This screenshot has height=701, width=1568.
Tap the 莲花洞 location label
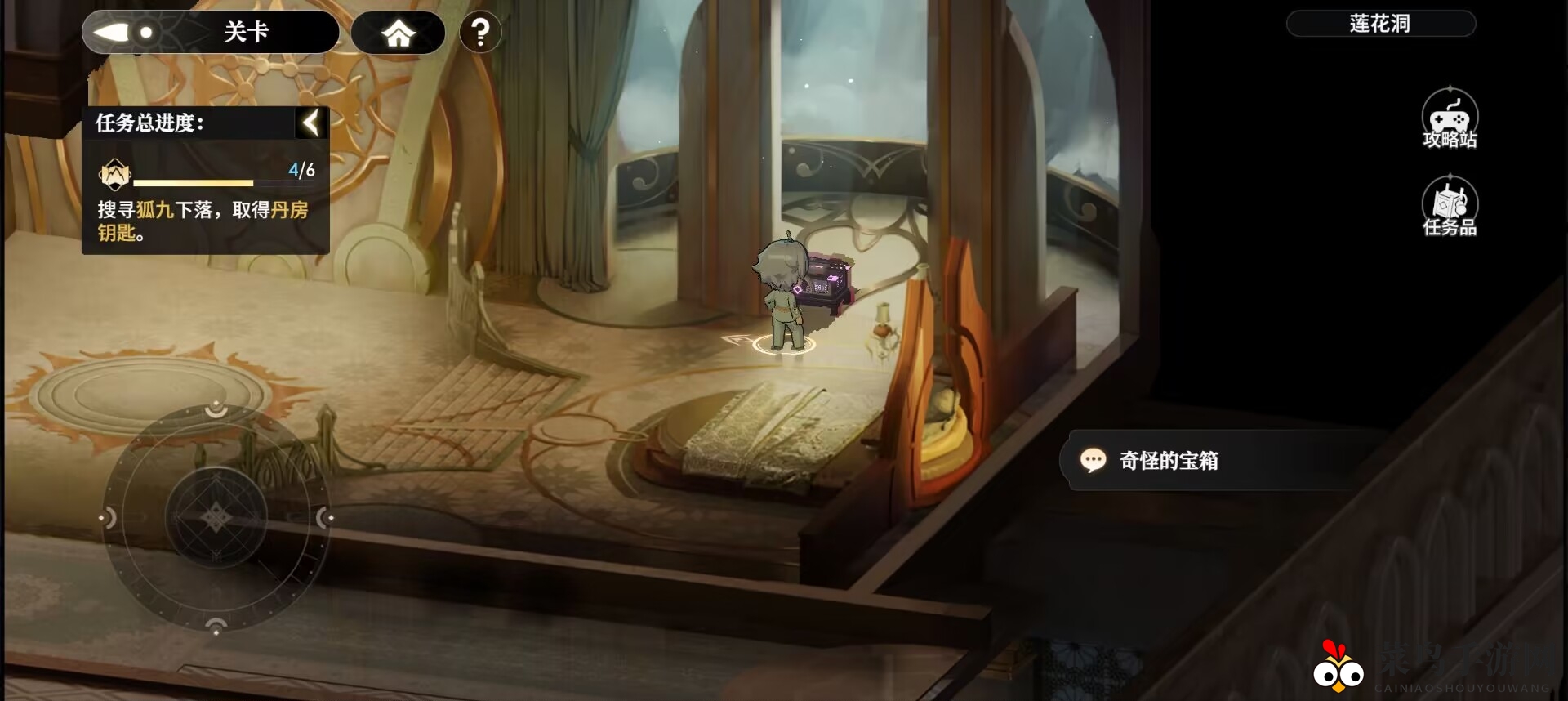1380,24
